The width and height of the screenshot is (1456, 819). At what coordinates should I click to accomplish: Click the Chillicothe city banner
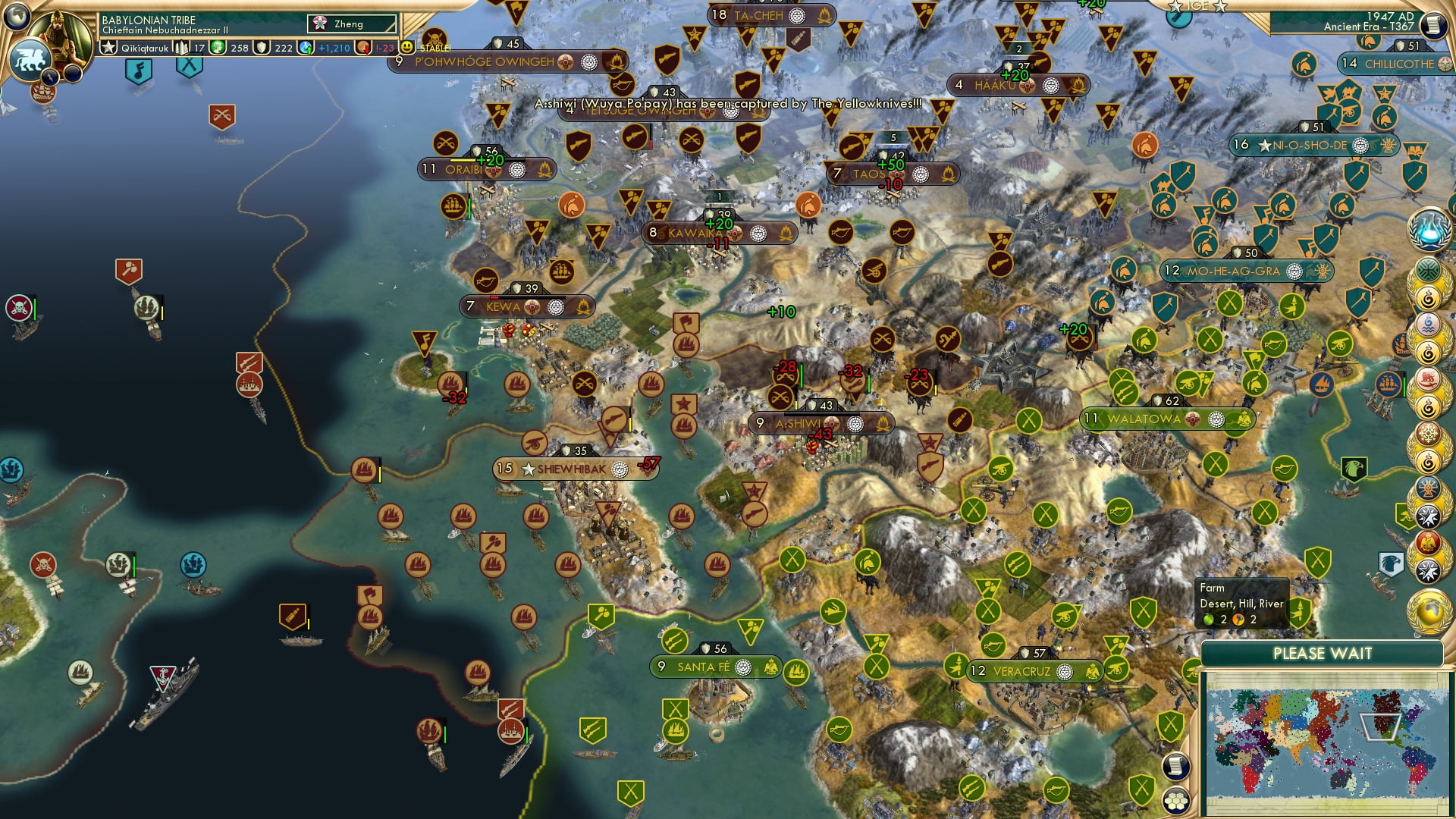(1398, 64)
